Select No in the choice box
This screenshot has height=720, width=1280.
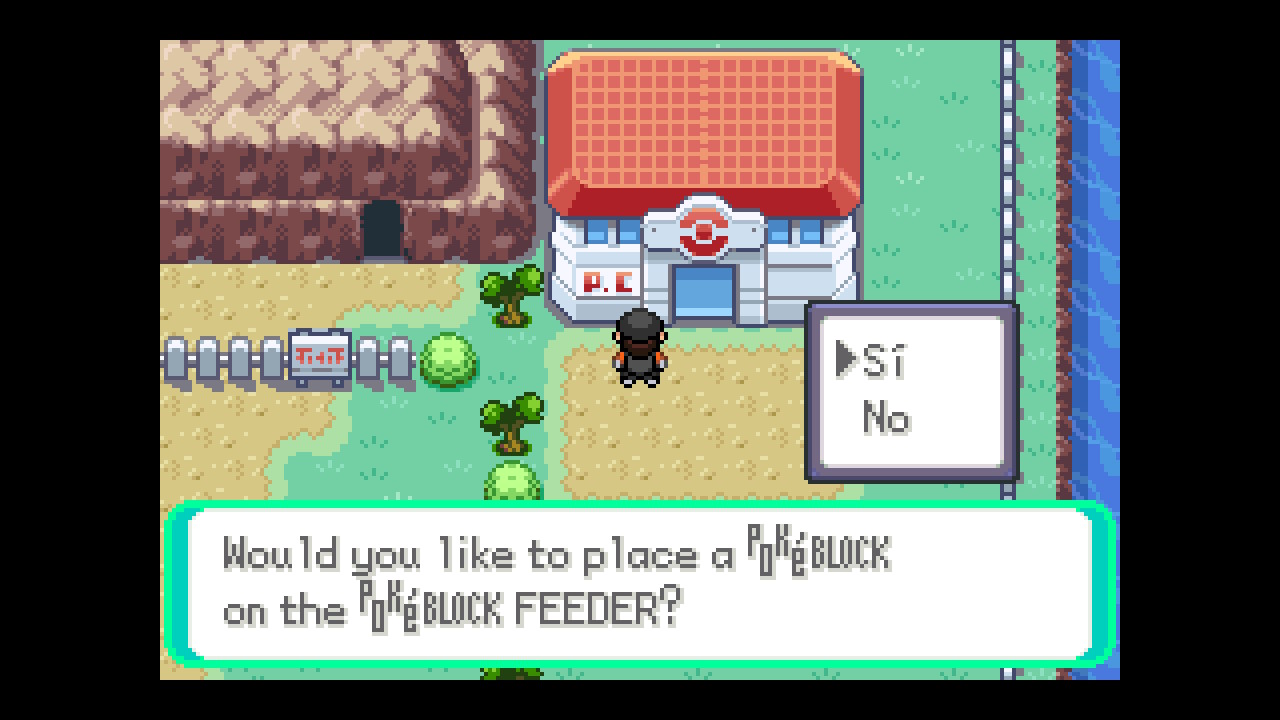[886, 418]
